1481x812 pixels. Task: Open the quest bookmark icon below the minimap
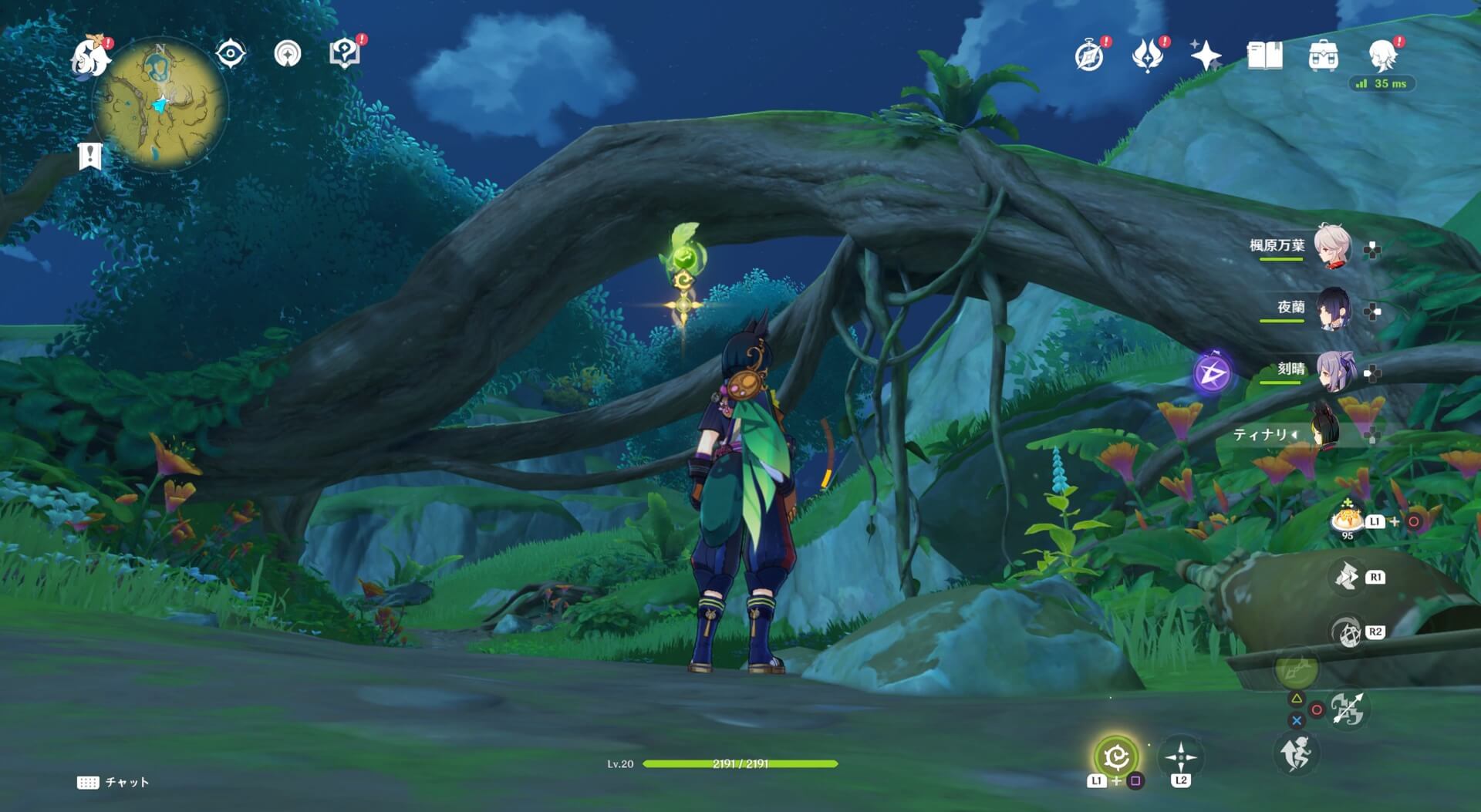[x=89, y=156]
